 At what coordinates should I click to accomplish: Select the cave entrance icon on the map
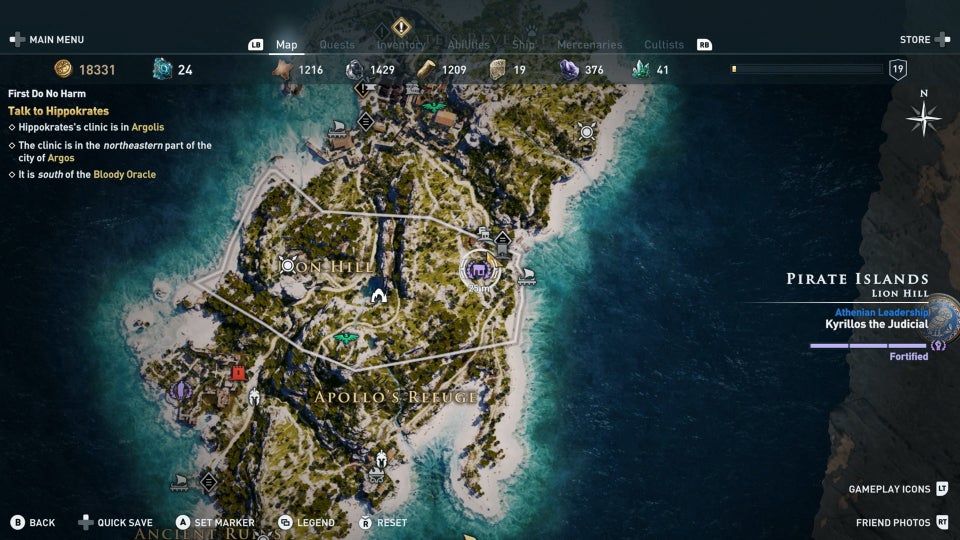pos(379,295)
